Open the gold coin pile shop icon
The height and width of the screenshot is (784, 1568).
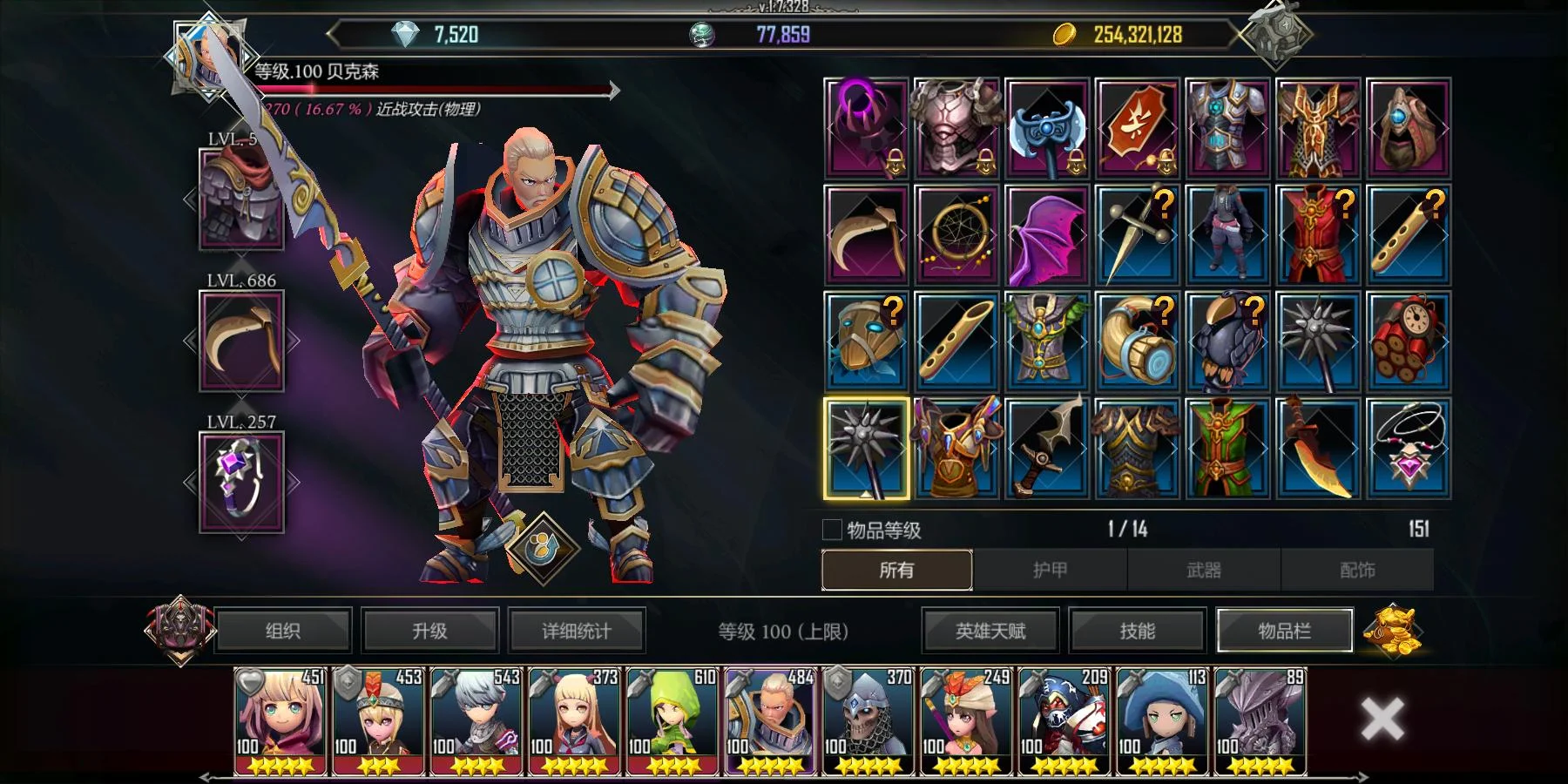[x=1392, y=630]
